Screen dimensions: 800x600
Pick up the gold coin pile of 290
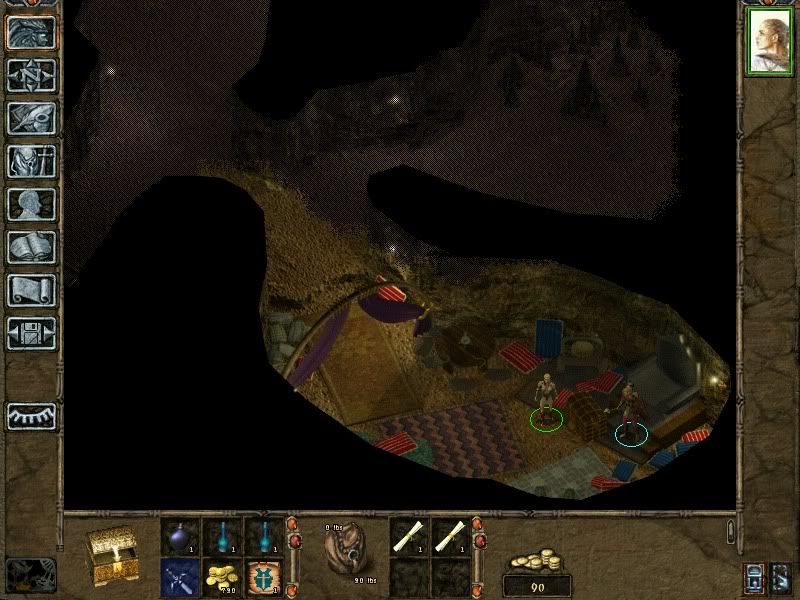221,575
